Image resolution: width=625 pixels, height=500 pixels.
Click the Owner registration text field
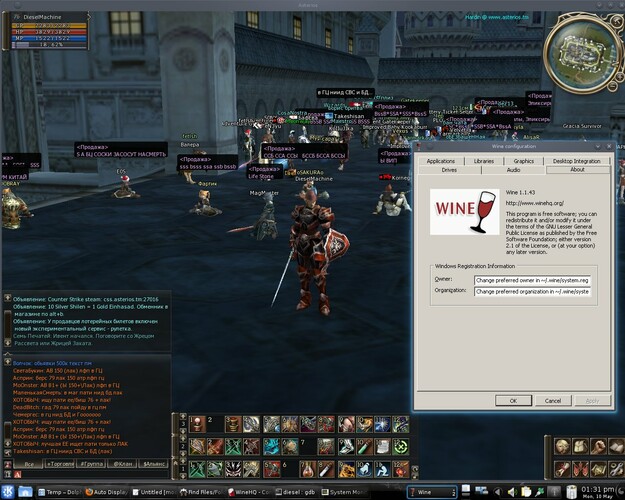pos(532,281)
